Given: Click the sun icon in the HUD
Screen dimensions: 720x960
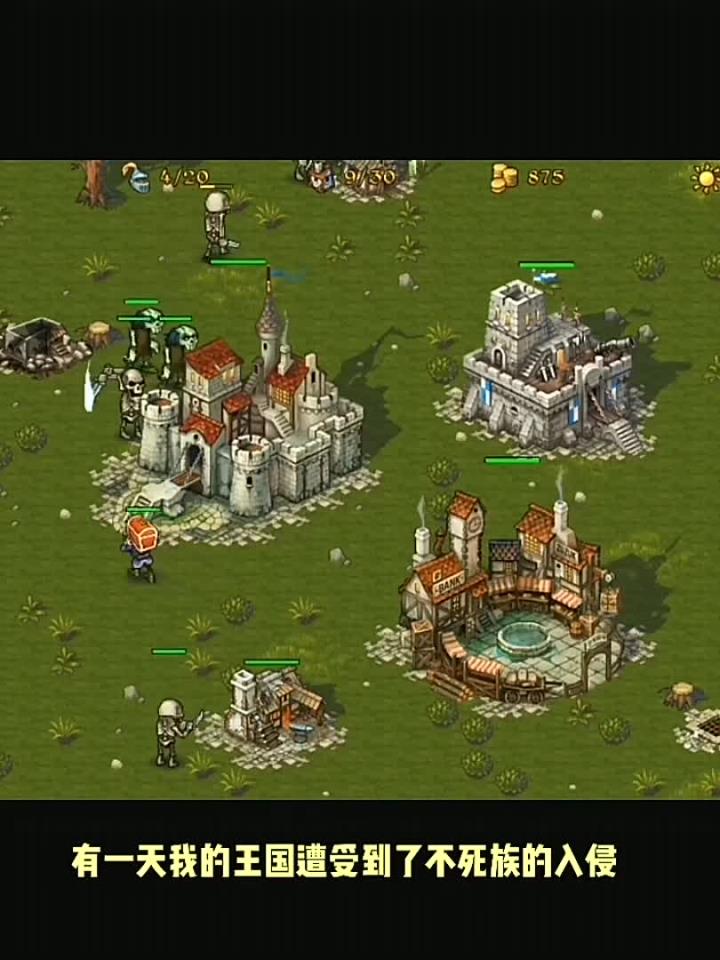Looking at the screenshot, I should click(x=706, y=179).
